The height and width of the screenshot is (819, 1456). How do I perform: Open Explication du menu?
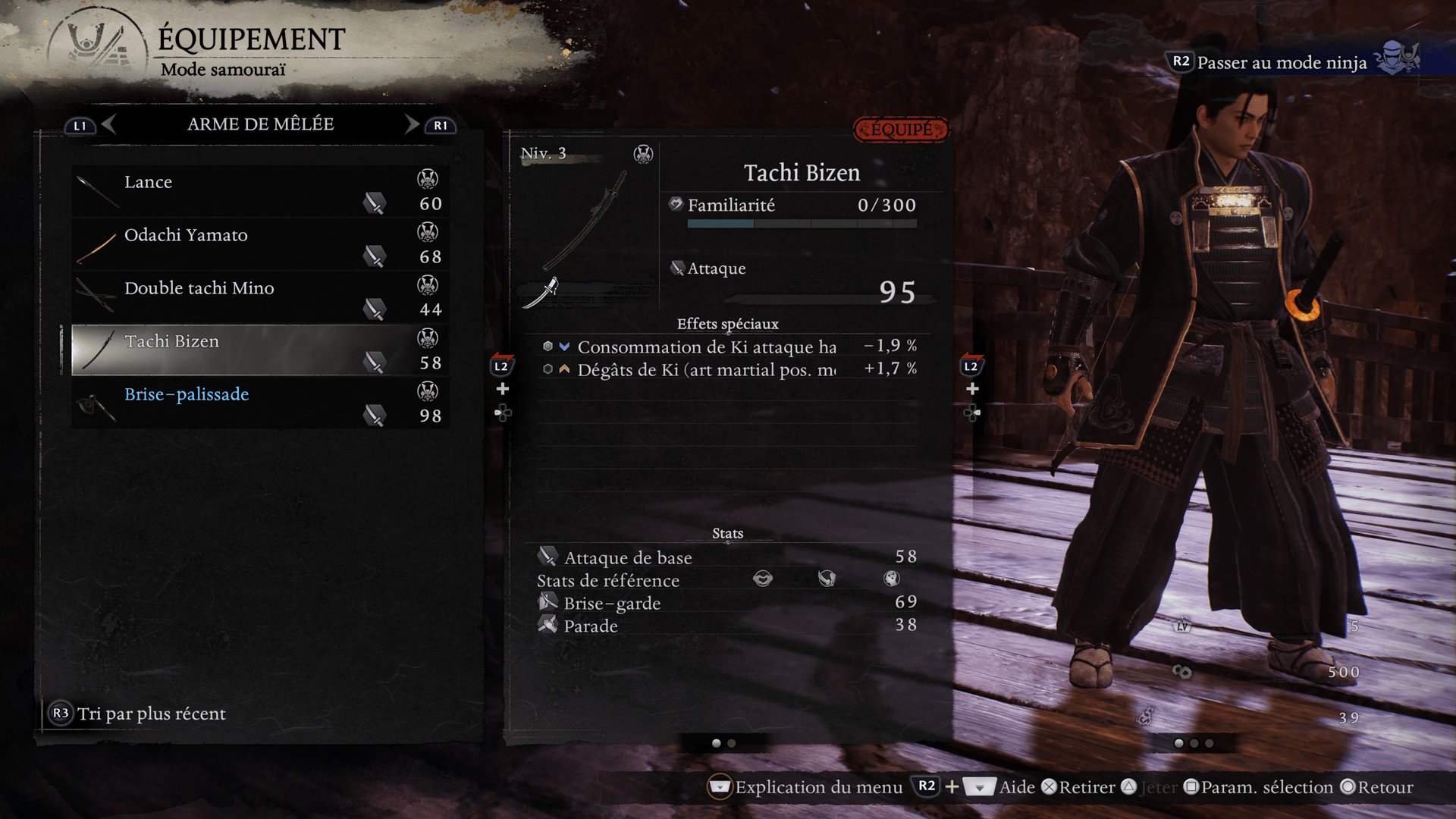(818, 787)
